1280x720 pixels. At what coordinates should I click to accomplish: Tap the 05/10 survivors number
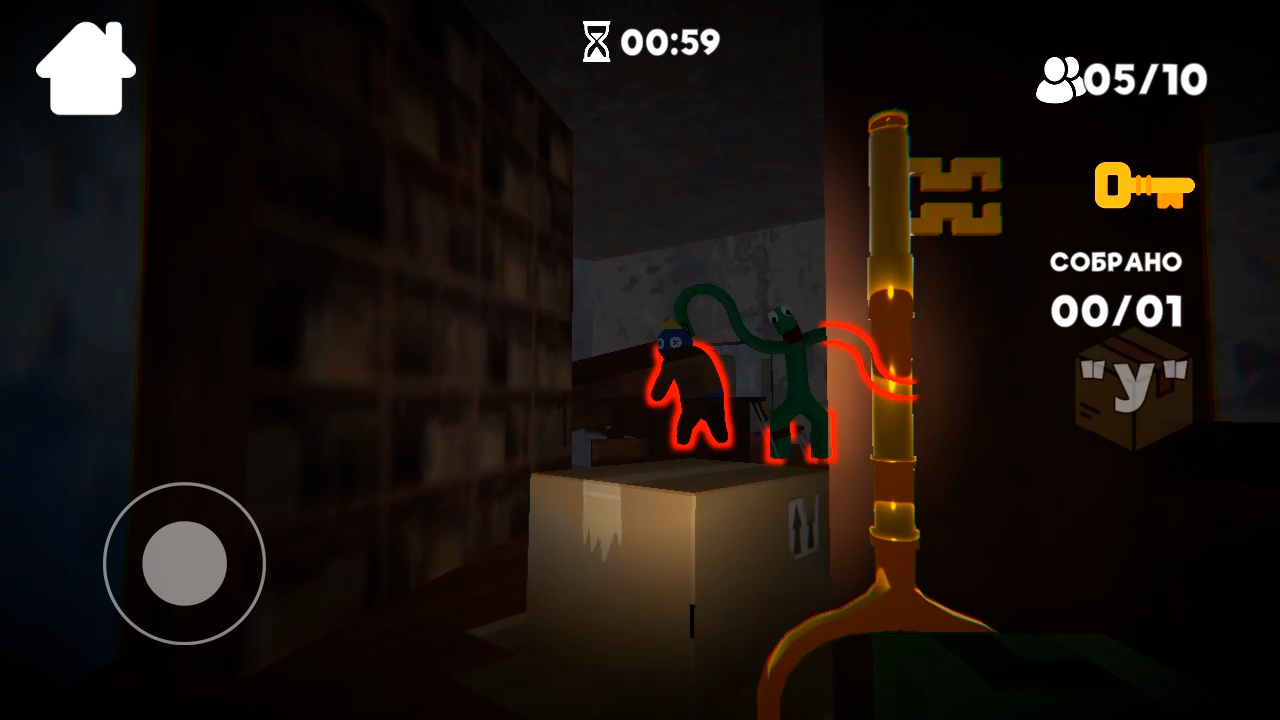(1145, 78)
